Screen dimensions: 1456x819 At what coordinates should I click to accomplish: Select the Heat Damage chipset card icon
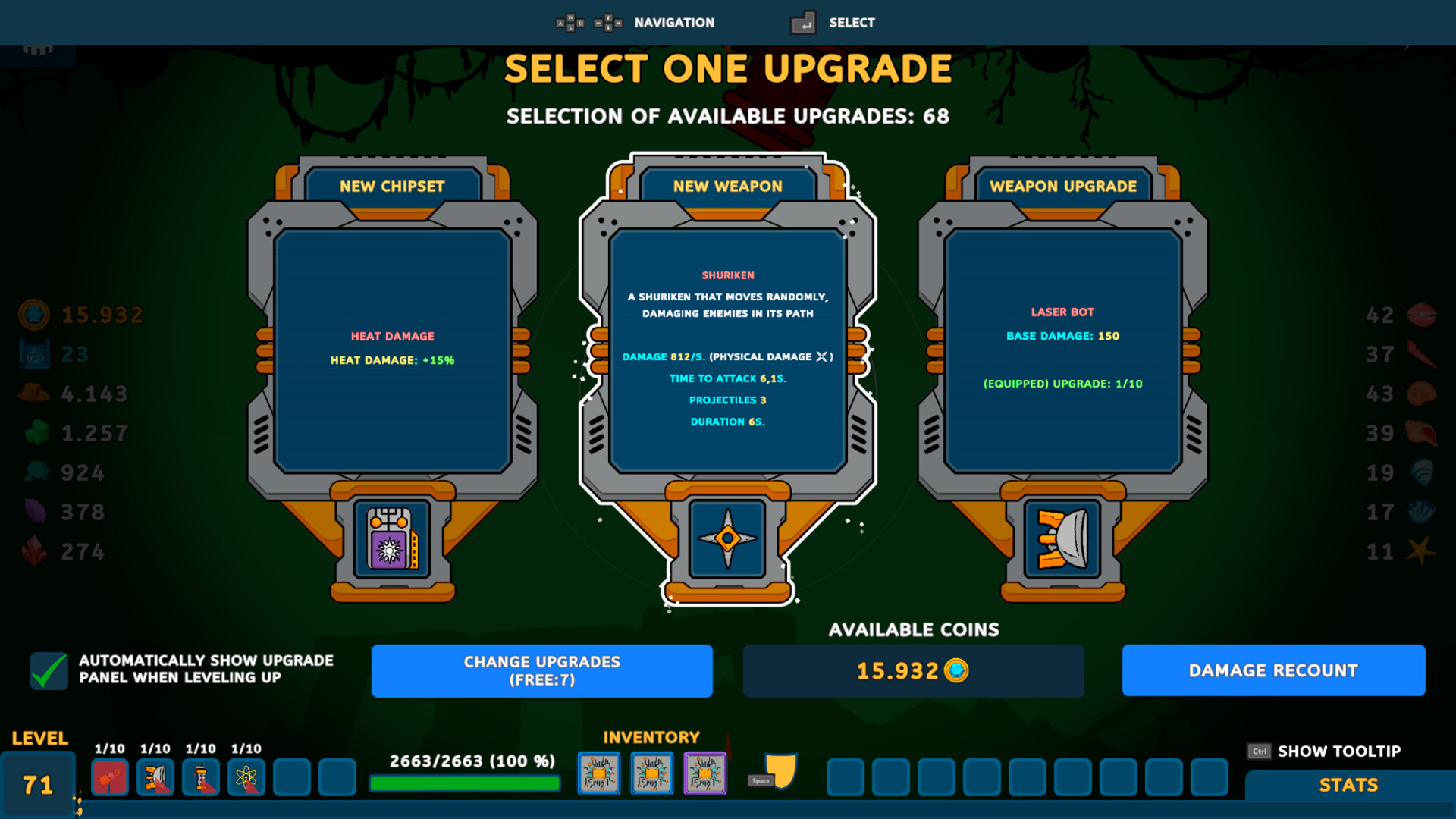(391, 540)
